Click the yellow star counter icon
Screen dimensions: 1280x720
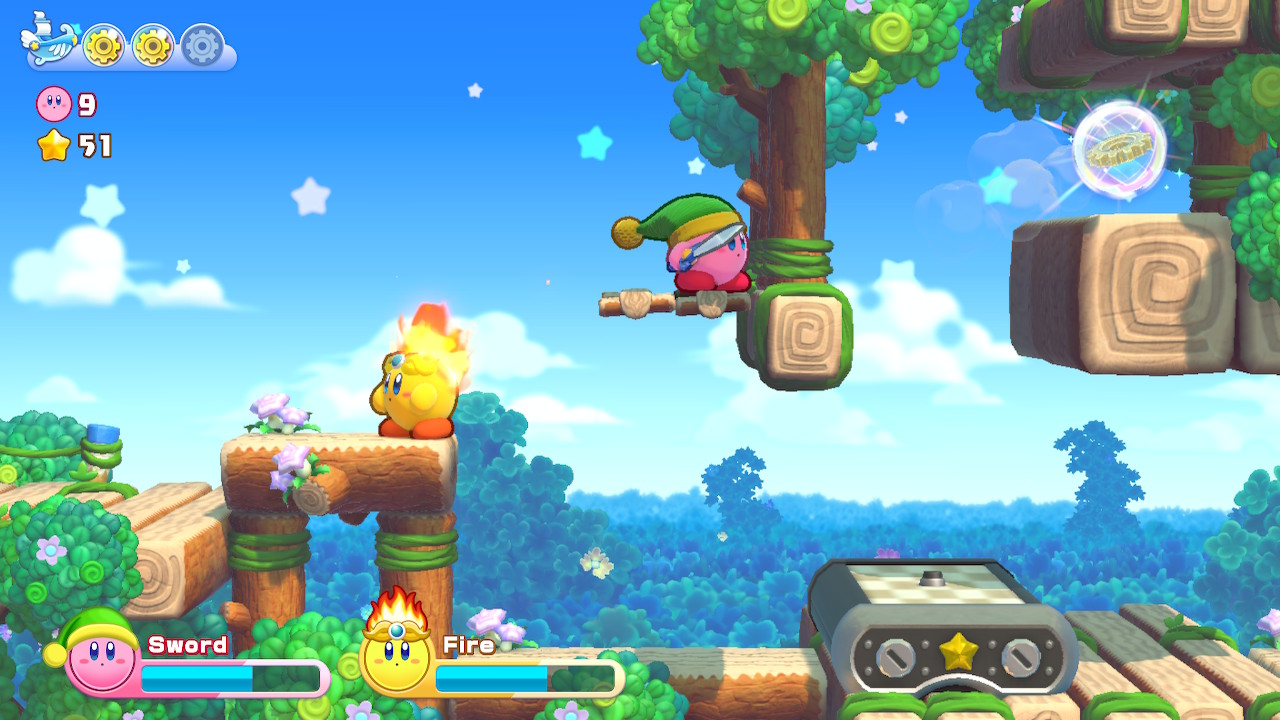(52, 144)
